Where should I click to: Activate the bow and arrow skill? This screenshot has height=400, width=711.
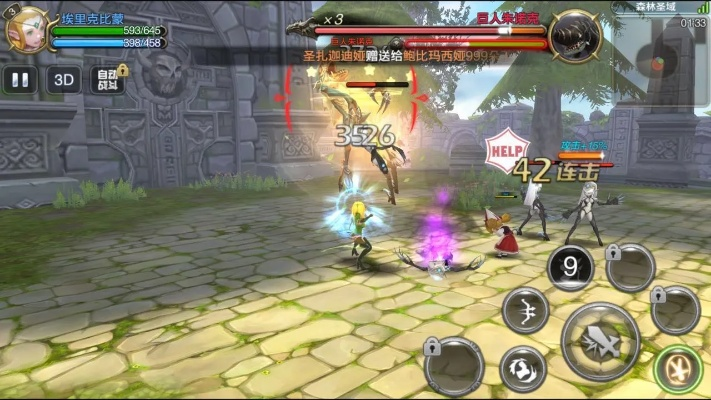pos(525,311)
